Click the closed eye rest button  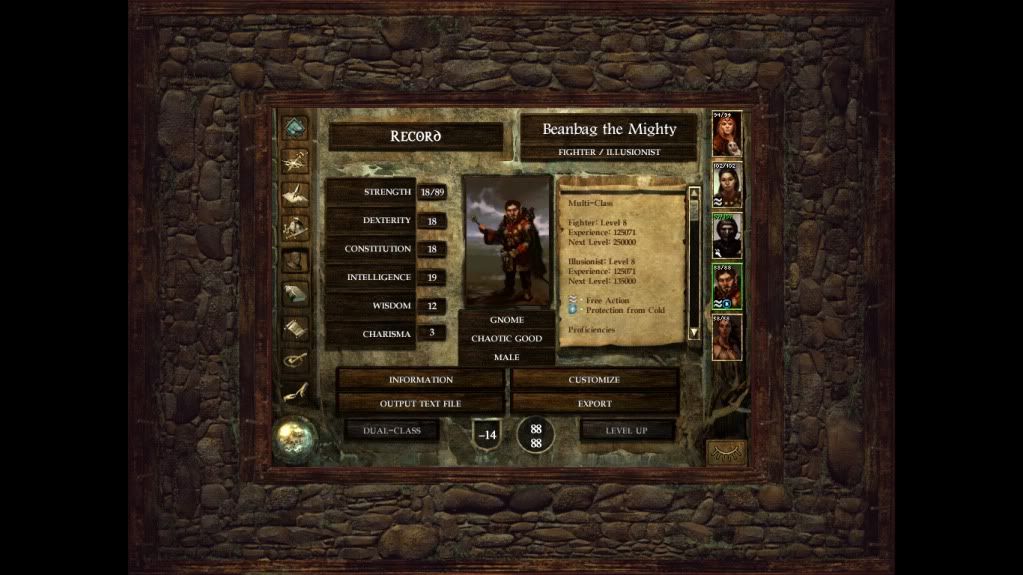tap(726, 452)
